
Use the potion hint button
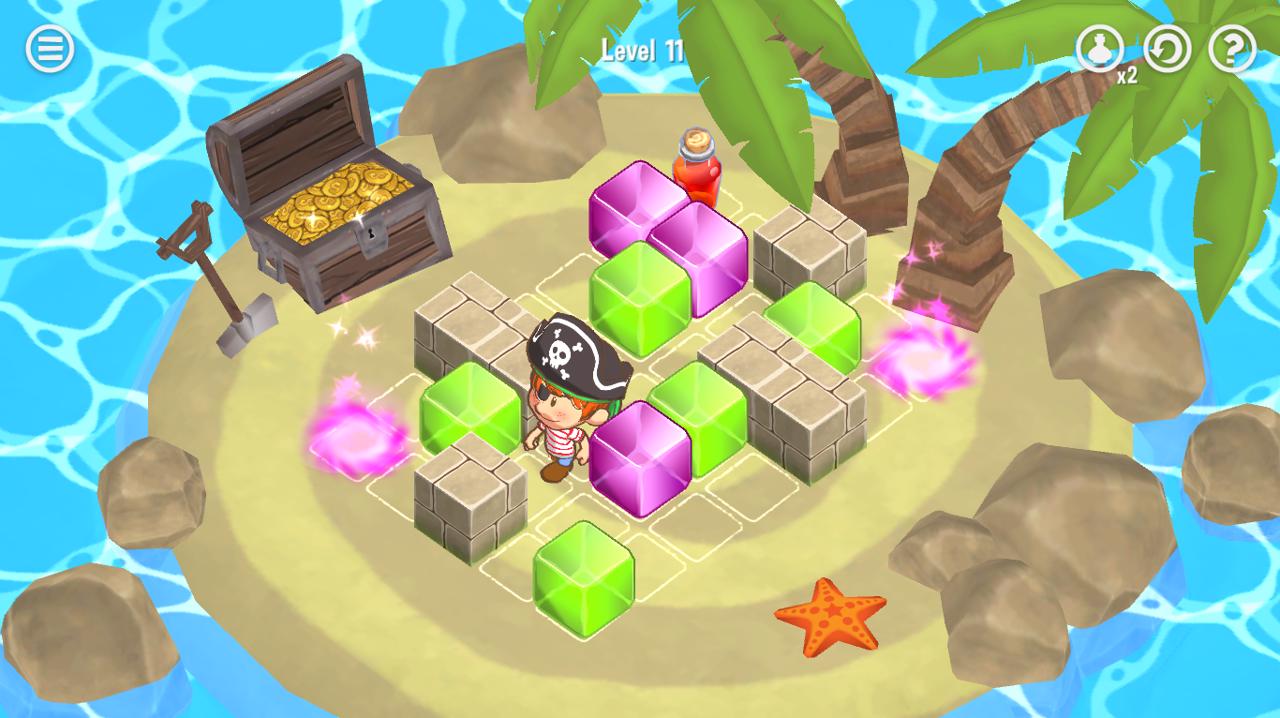1099,48
